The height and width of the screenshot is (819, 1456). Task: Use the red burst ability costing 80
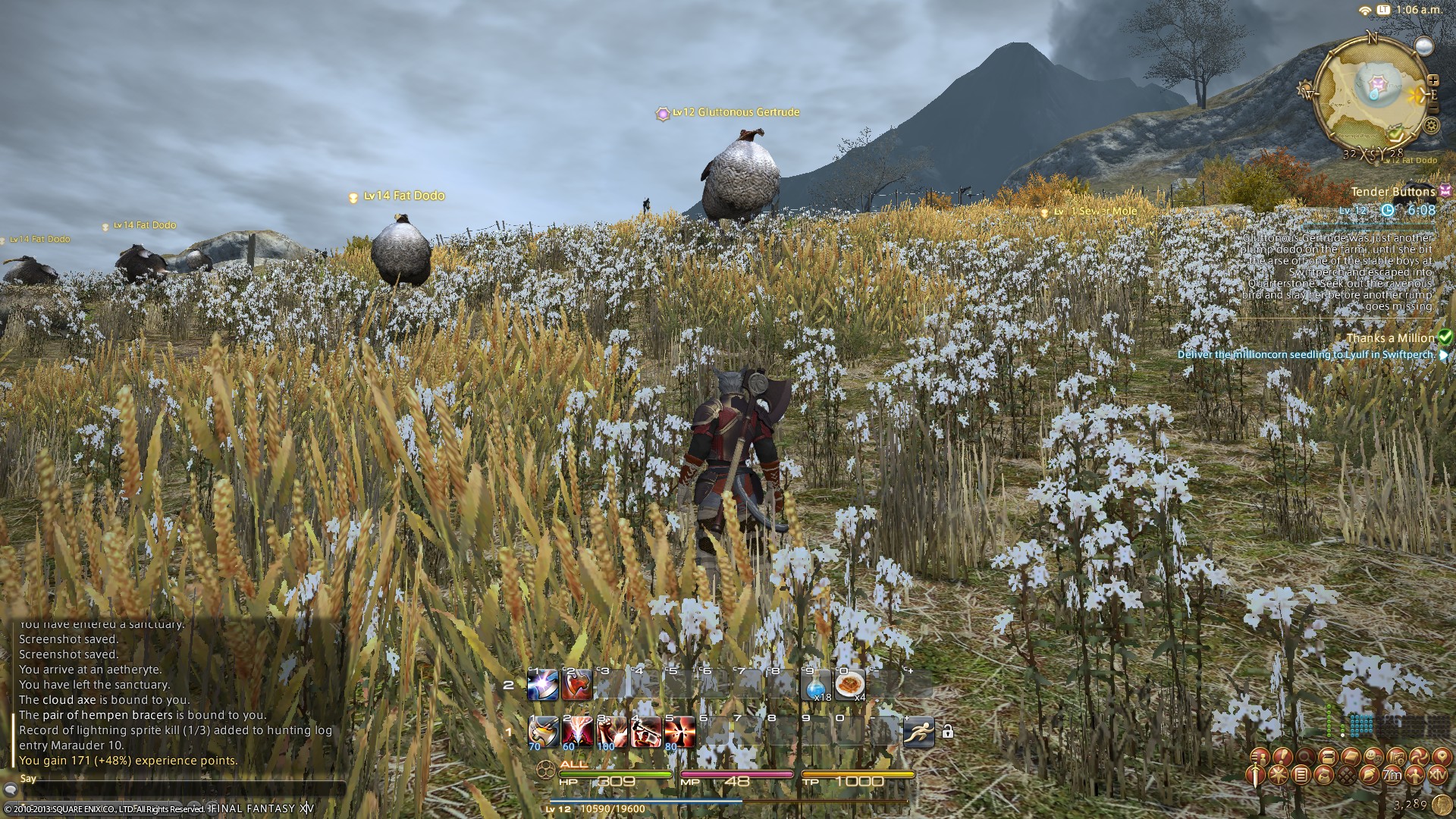[679, 732]
